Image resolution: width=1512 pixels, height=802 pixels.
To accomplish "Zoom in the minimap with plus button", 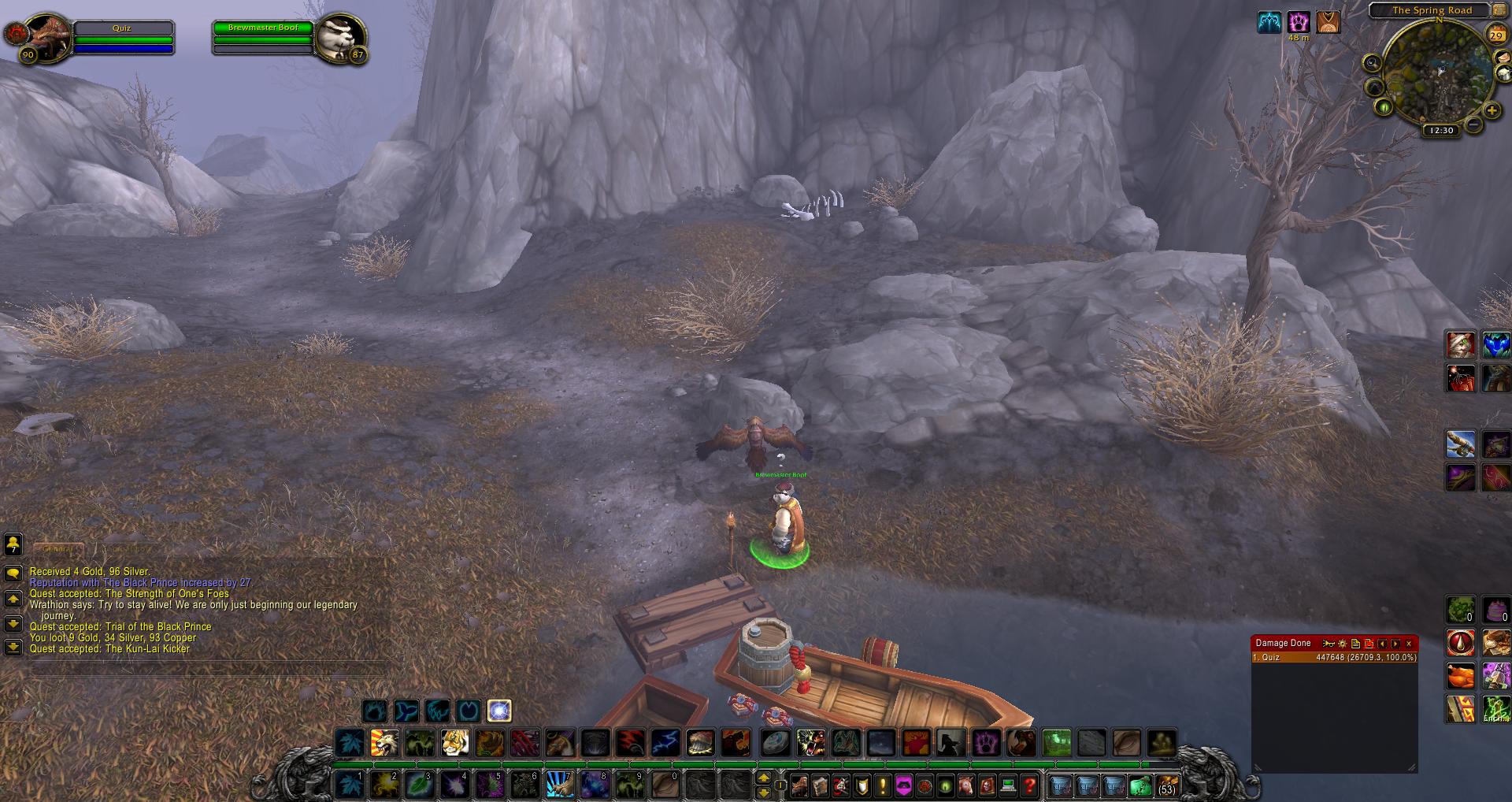I will pos(1492,111).
